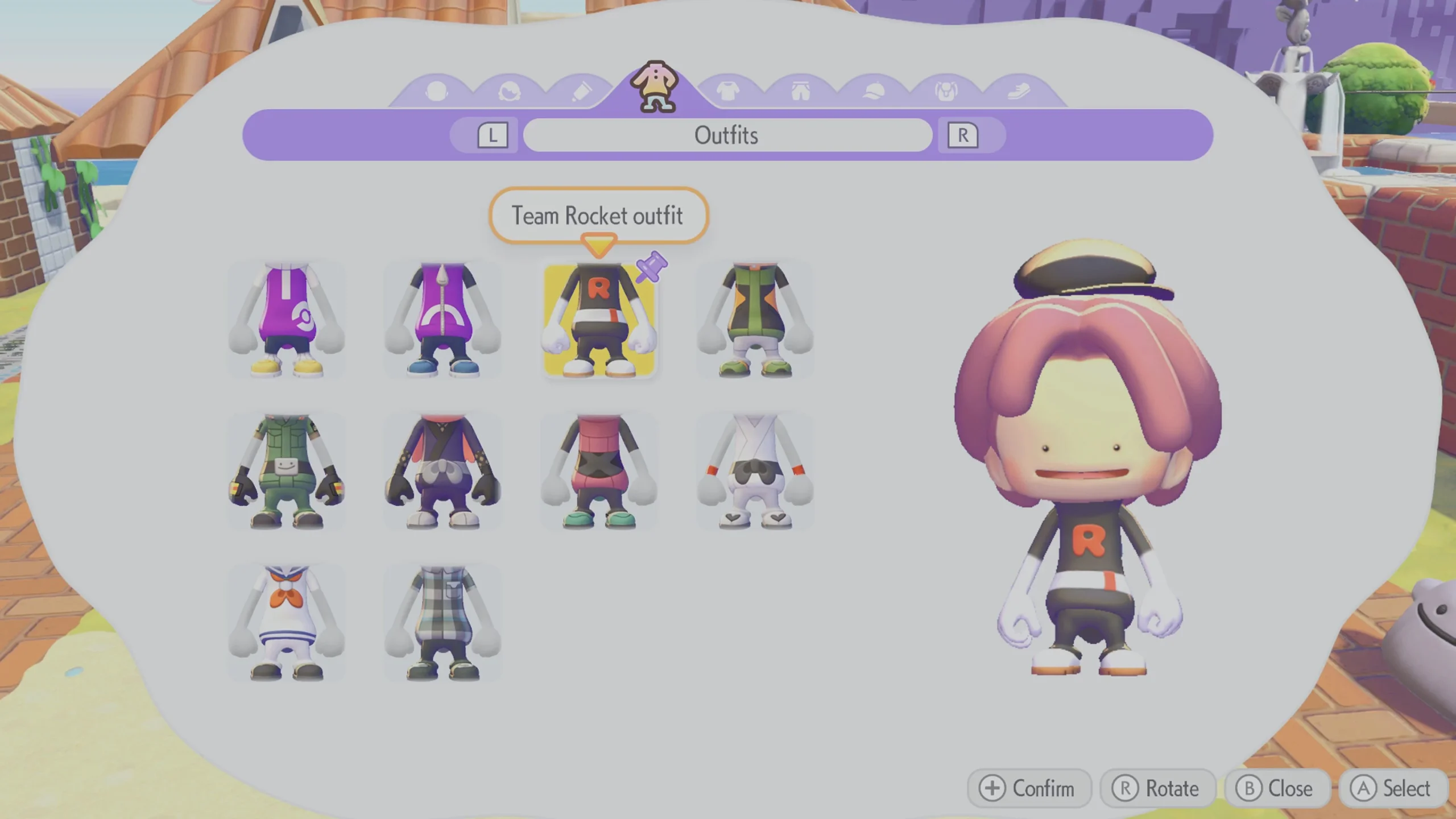Click Rotate to spin the character
Image resolution: width=1456 pixels, height=819 pixels.
click(x=1159, y=789)
